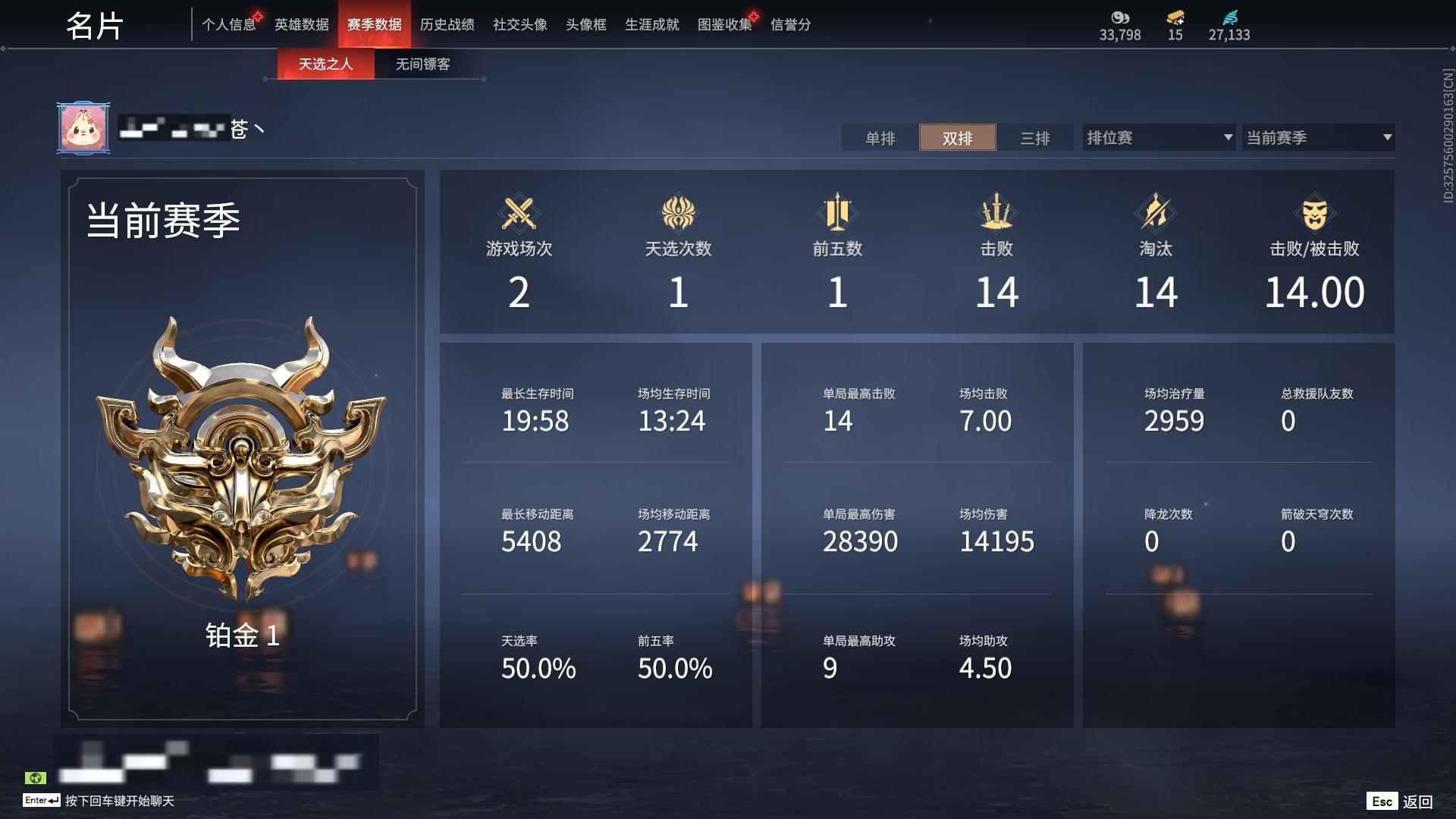Click the 前五数 sword banner icon
1456x819 pixels.
click(837, 215)
